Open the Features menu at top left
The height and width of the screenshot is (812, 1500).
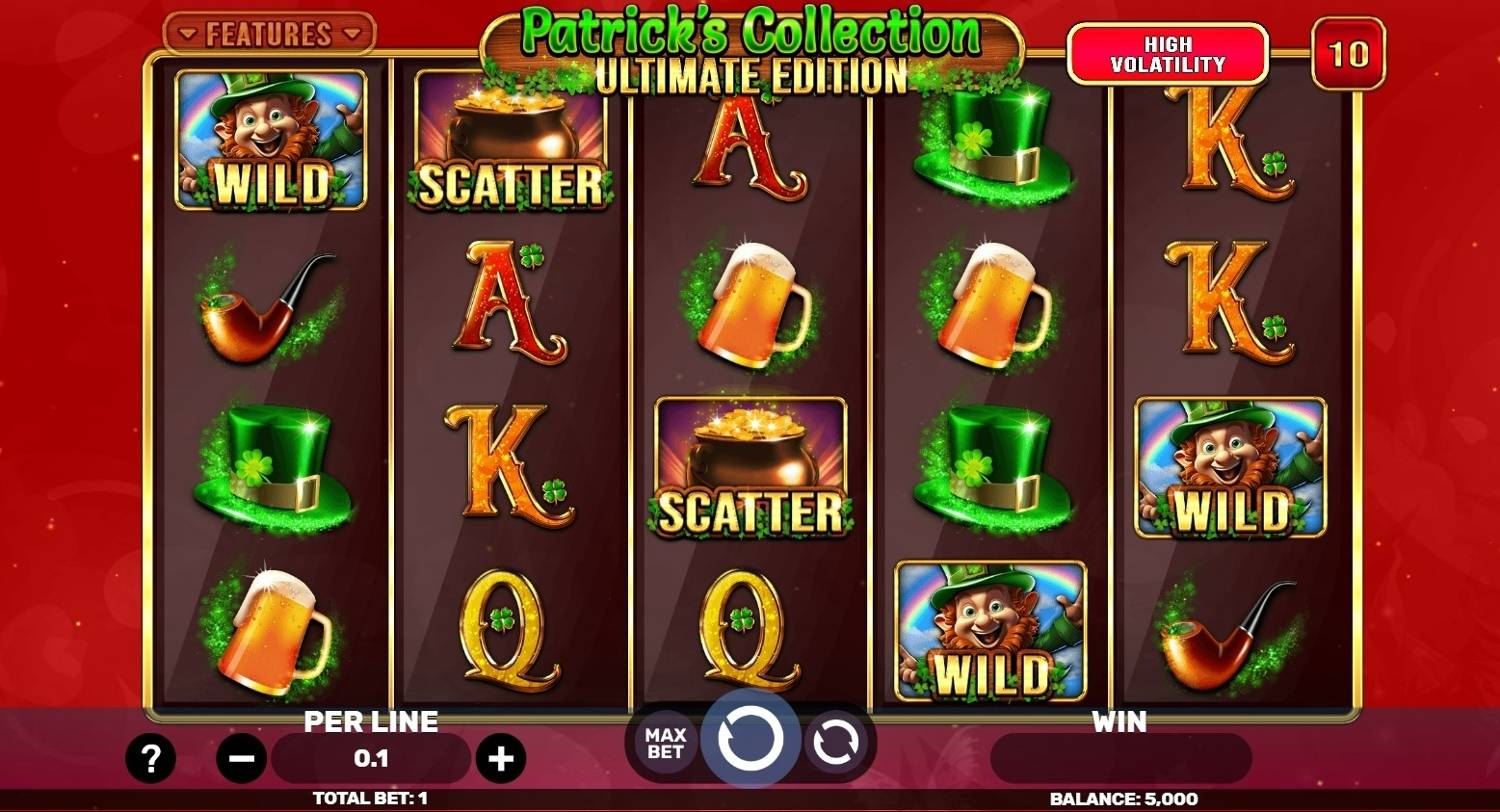(x=270, y=33)
